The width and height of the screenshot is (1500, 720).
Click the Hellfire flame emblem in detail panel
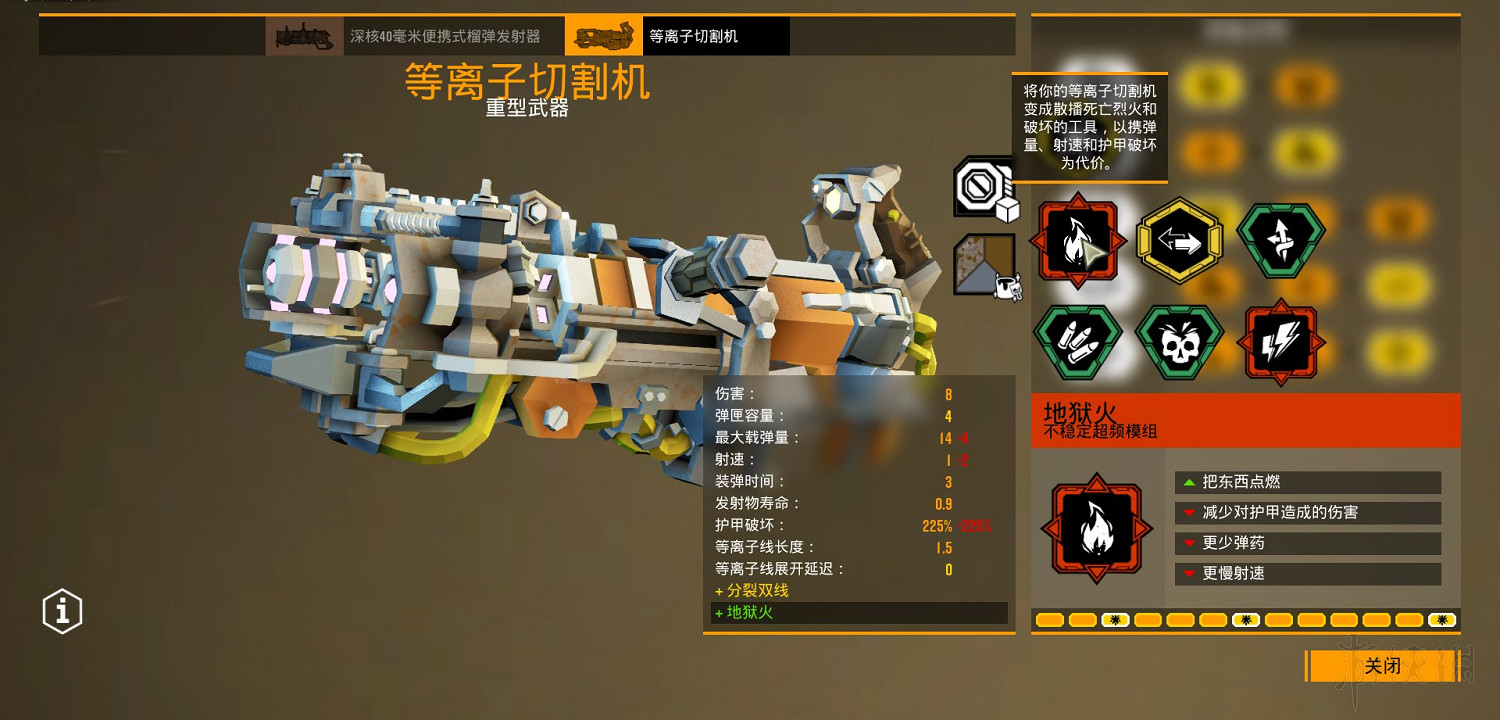pyautogui.click(x=1096, y=528)
